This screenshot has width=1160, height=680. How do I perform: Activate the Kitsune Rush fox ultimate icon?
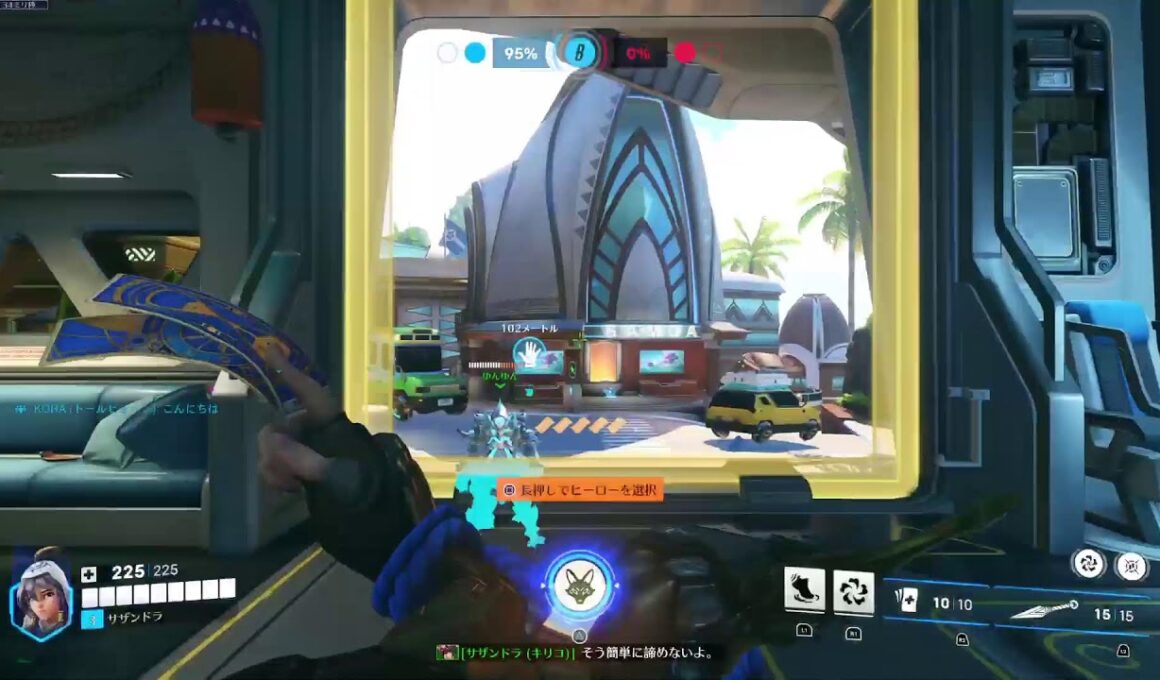579,586
